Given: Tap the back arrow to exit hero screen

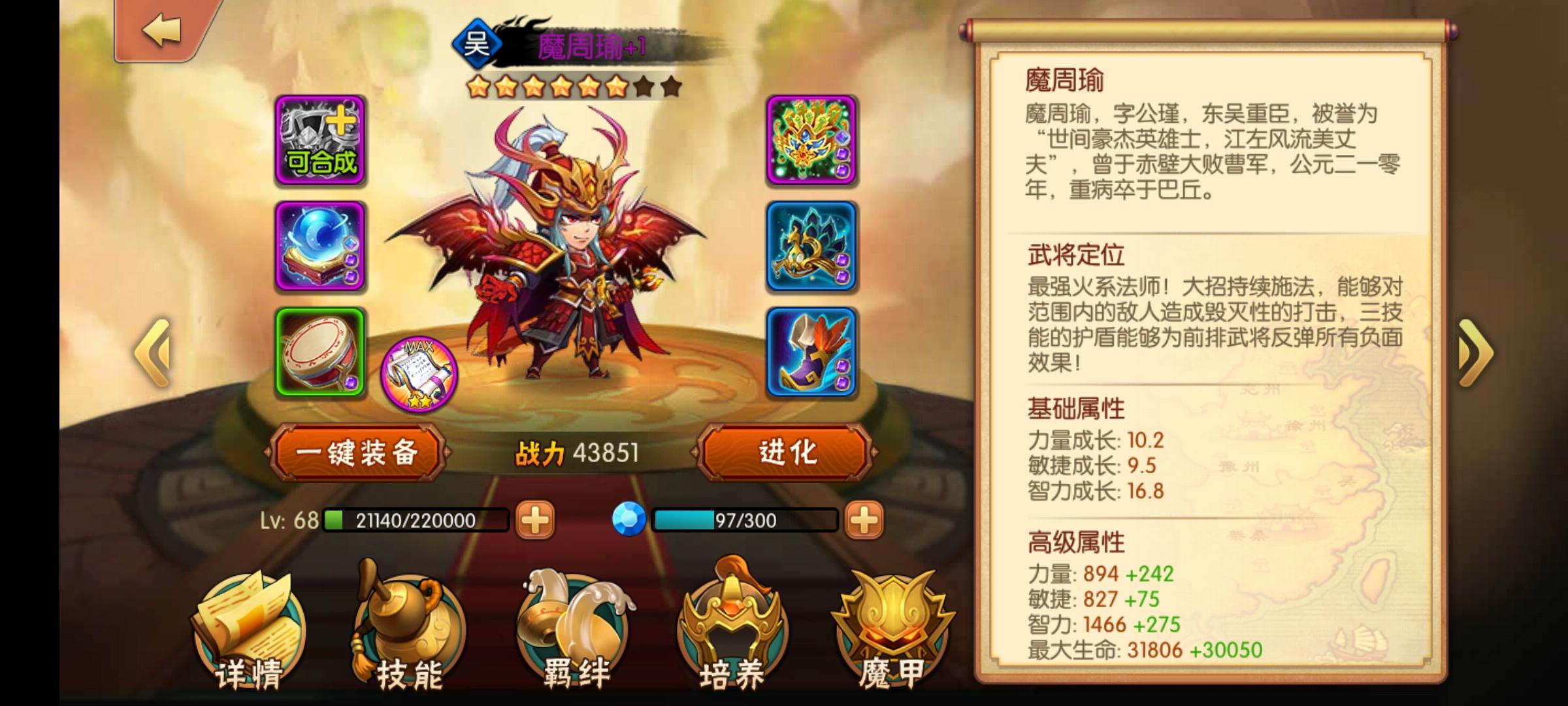Looking at the screenshot, I should (x=161, y=29).
